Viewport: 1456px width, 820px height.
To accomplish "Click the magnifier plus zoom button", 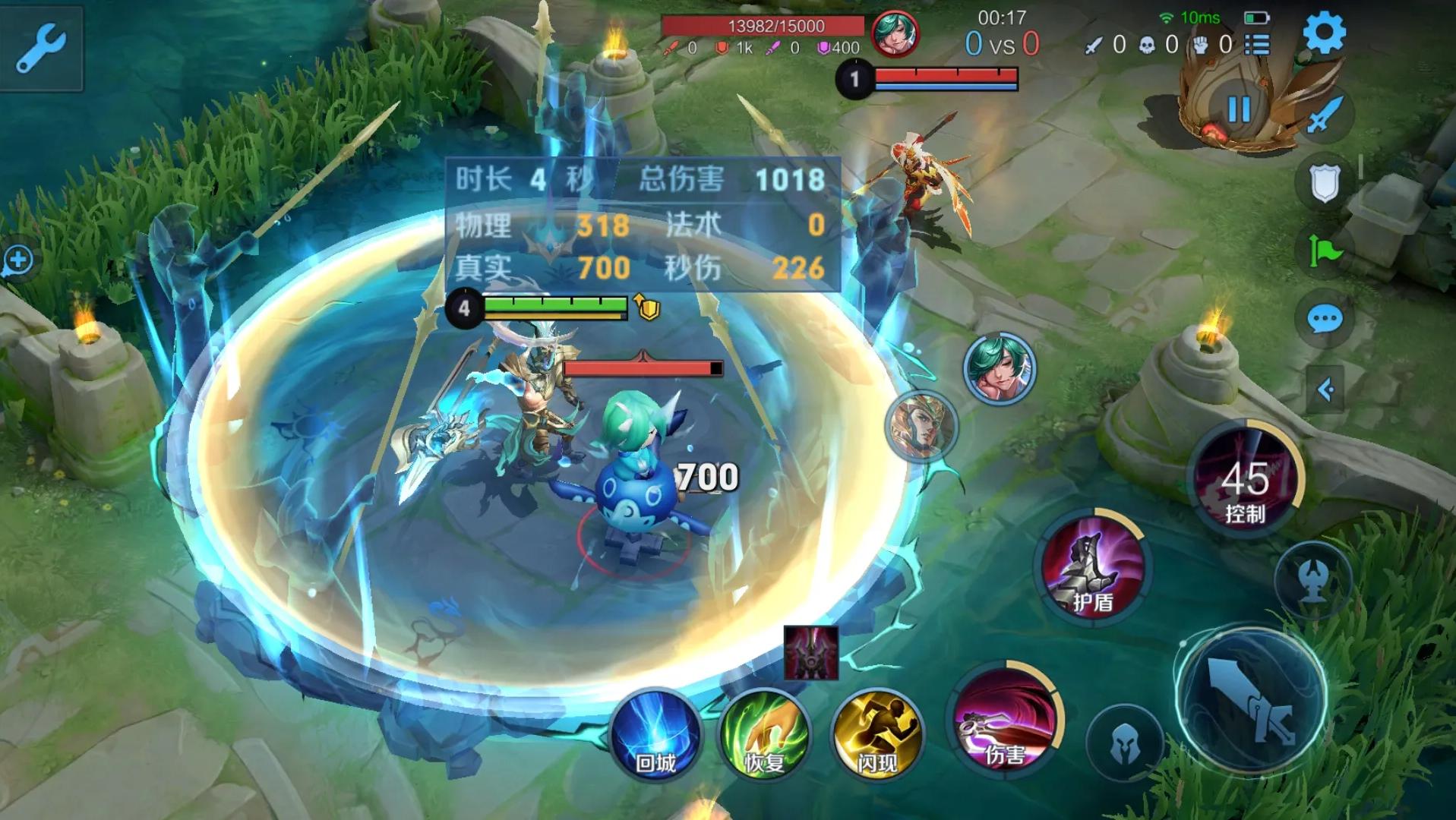I will coord(17,260).
